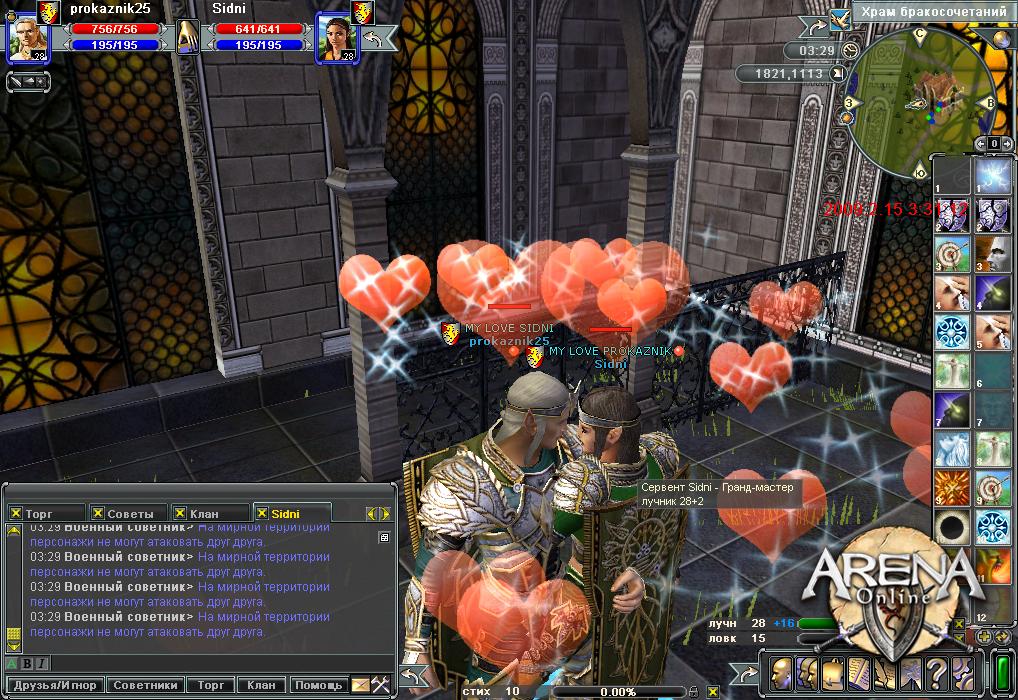Screen dimensions: 1018x700
Task: Select Sidni's portrait
Action: [x=335, y=40]
